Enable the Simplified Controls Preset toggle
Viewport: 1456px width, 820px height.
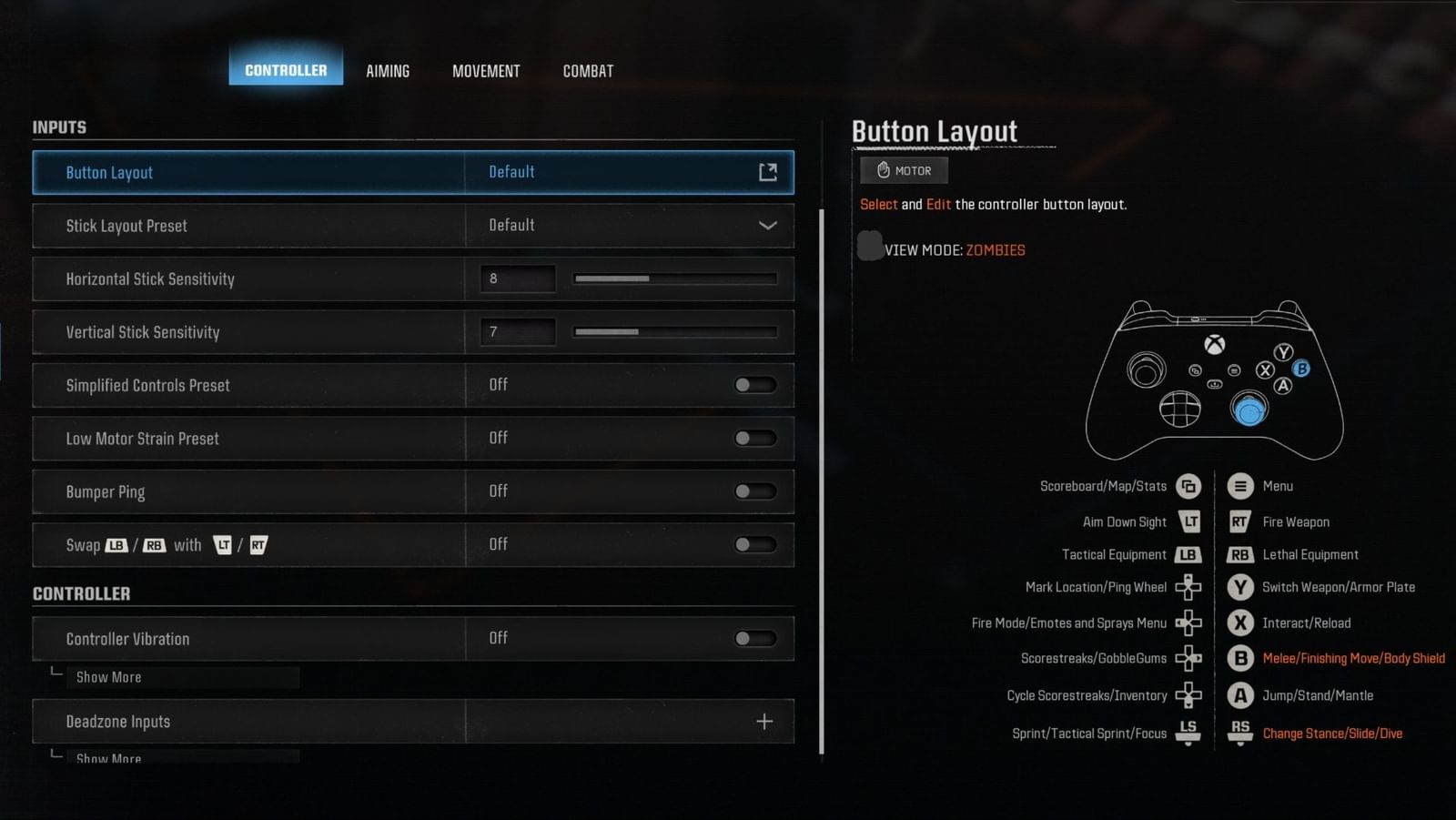[755, 385]
